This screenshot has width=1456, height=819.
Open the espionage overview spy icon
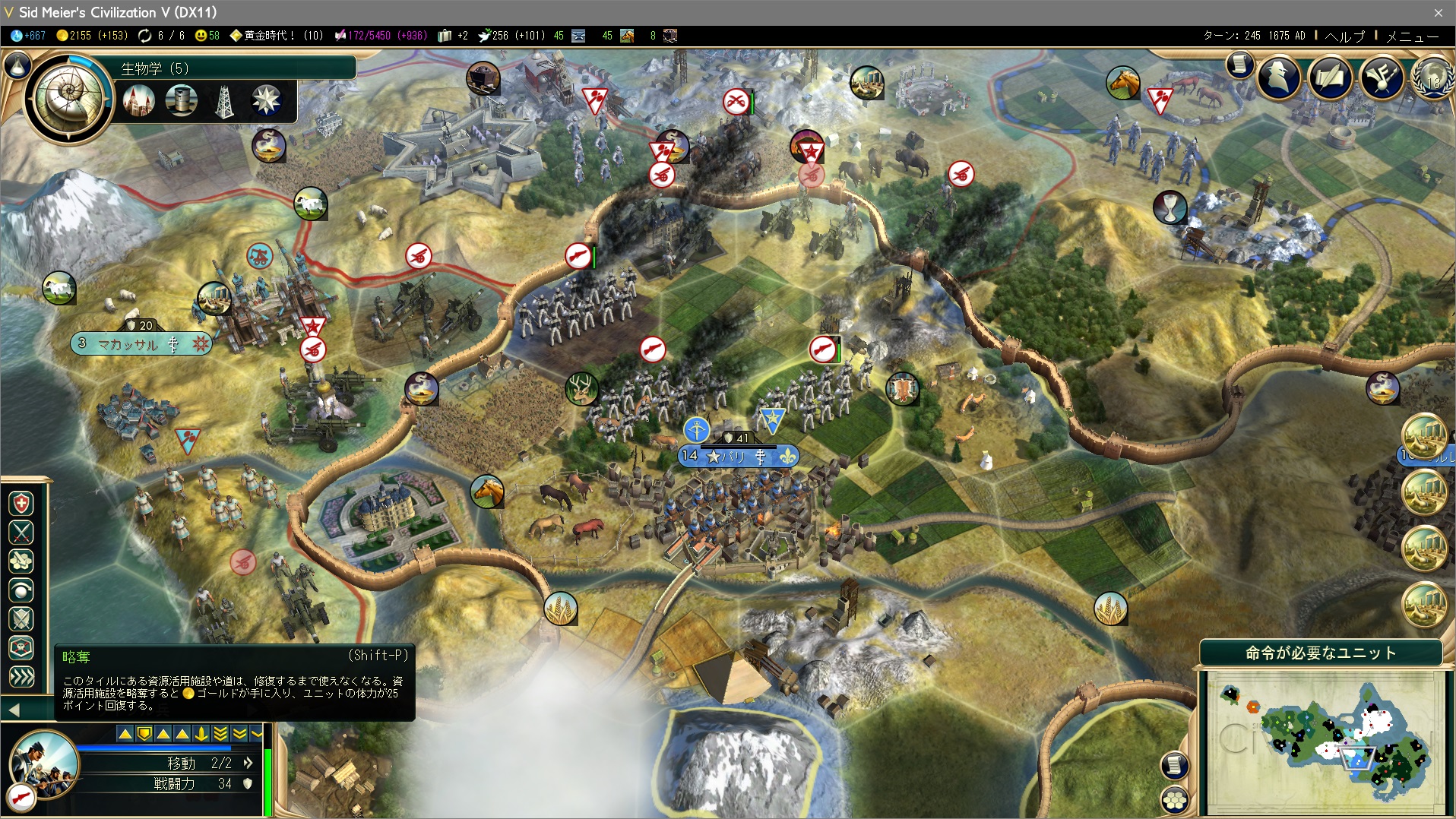1279,77
